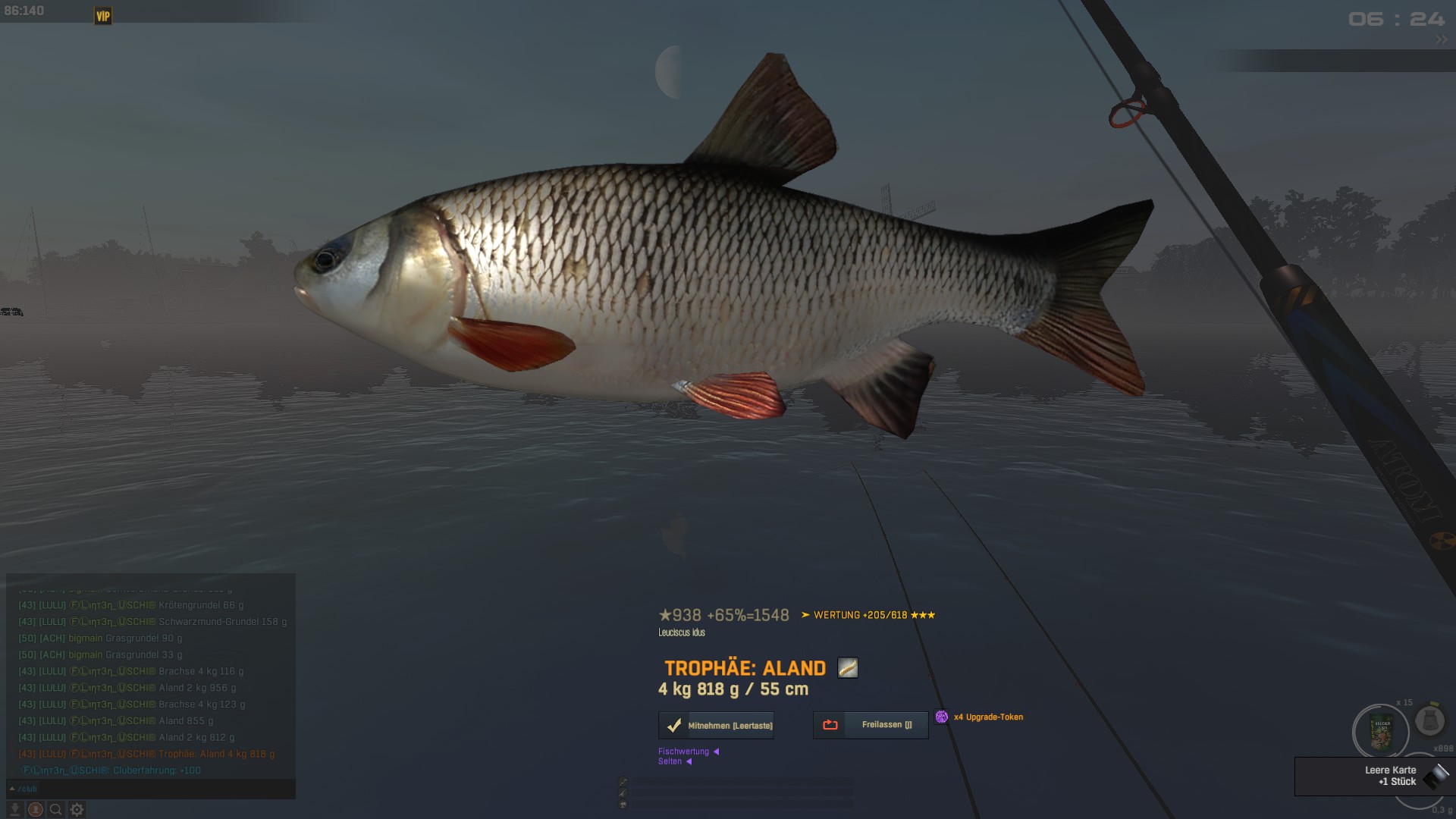1456x819 pixels.
Task: Open the orange player profile icon under the chat
Action: click(x=36, y=810)
